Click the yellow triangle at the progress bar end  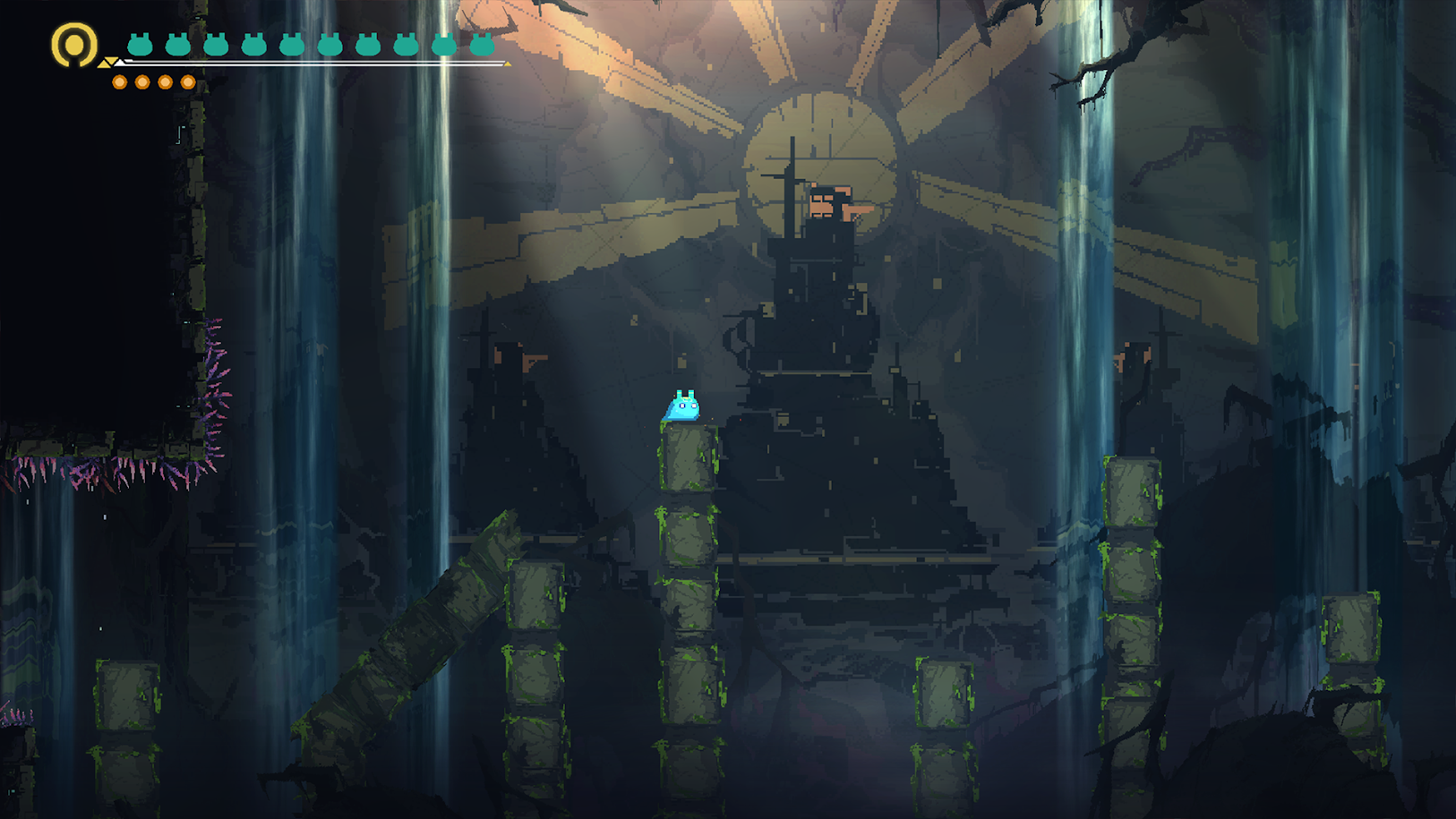[507, 65]
